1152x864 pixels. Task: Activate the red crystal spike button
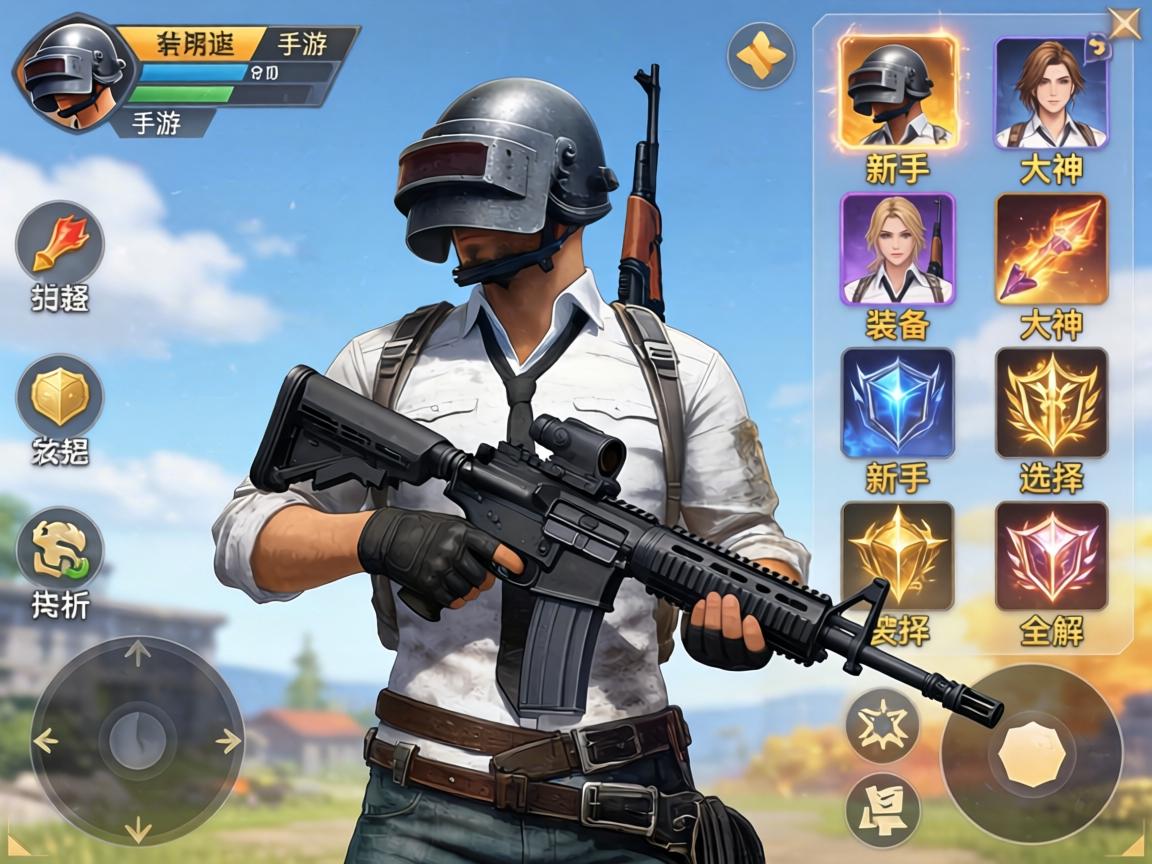pos(60,243)
